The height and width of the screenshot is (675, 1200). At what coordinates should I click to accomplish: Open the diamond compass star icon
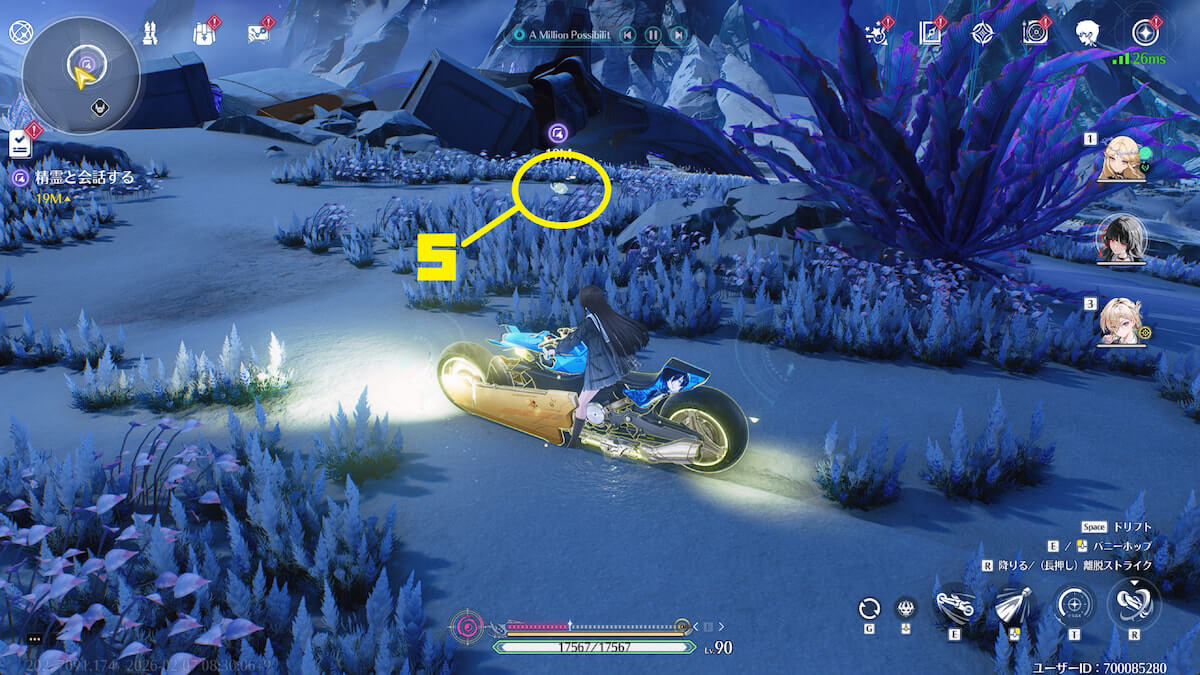(982, 33)
